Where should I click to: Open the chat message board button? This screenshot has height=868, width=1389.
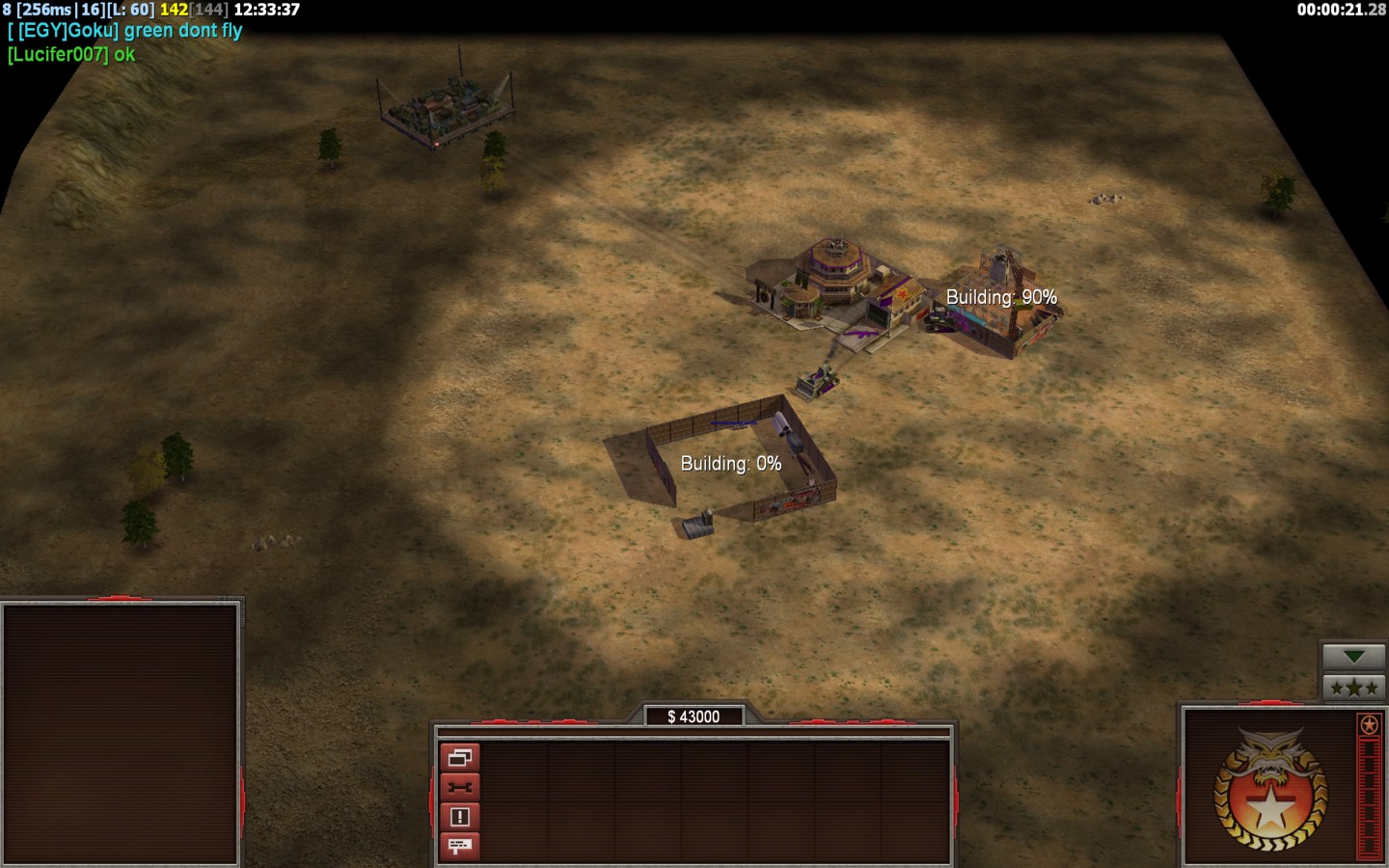pyautogui.click(x=459, y=846)
